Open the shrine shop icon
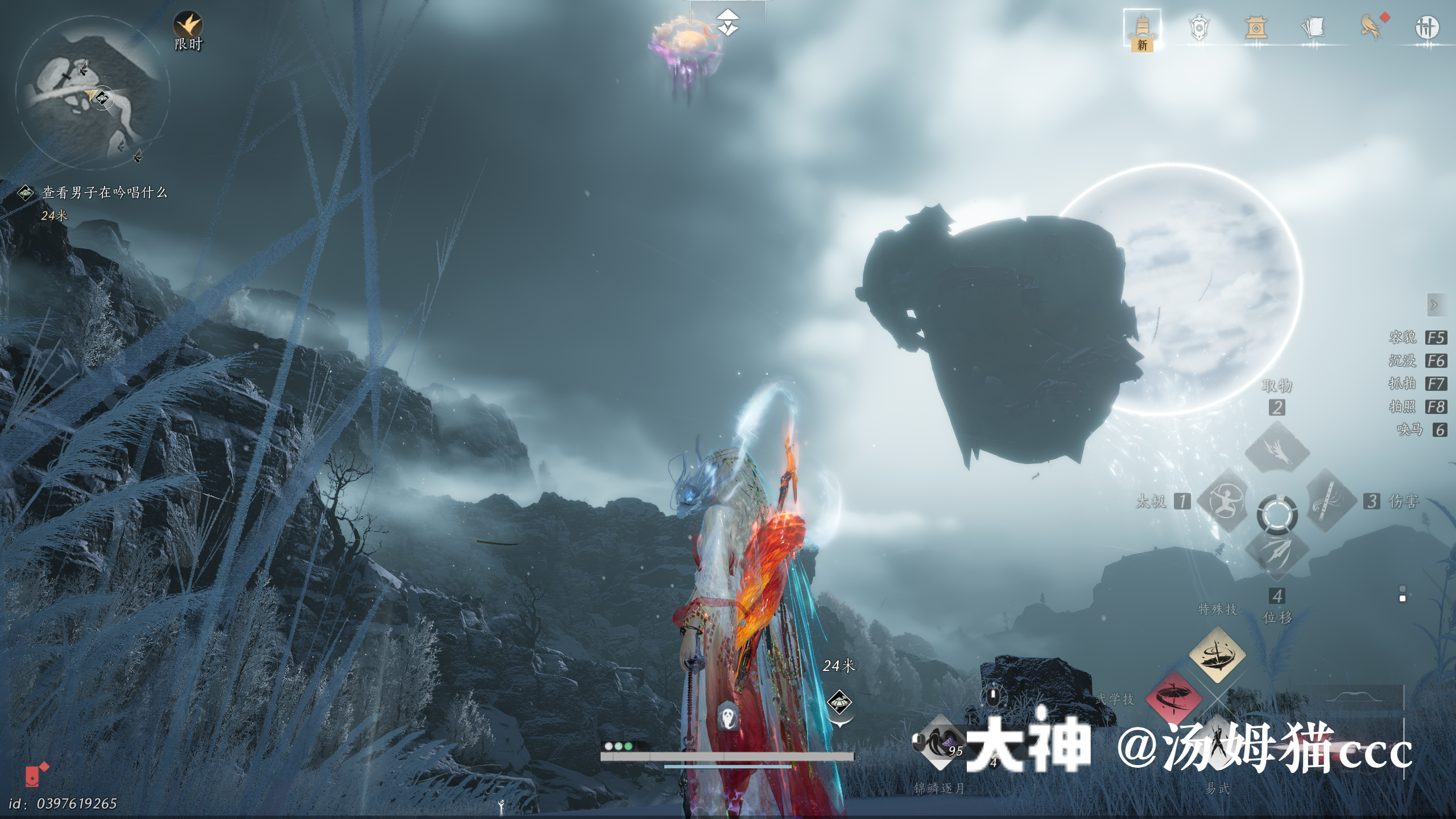This screenshot has width=1456, height=819. pos(1256,27)
